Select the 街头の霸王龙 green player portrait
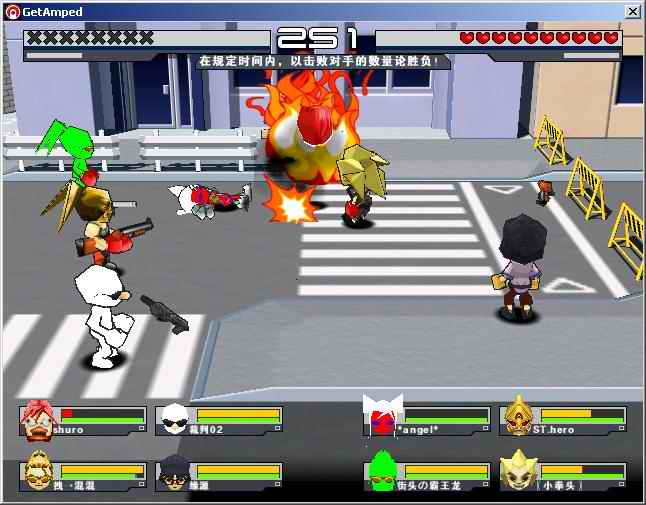 [x=382, y=473]
